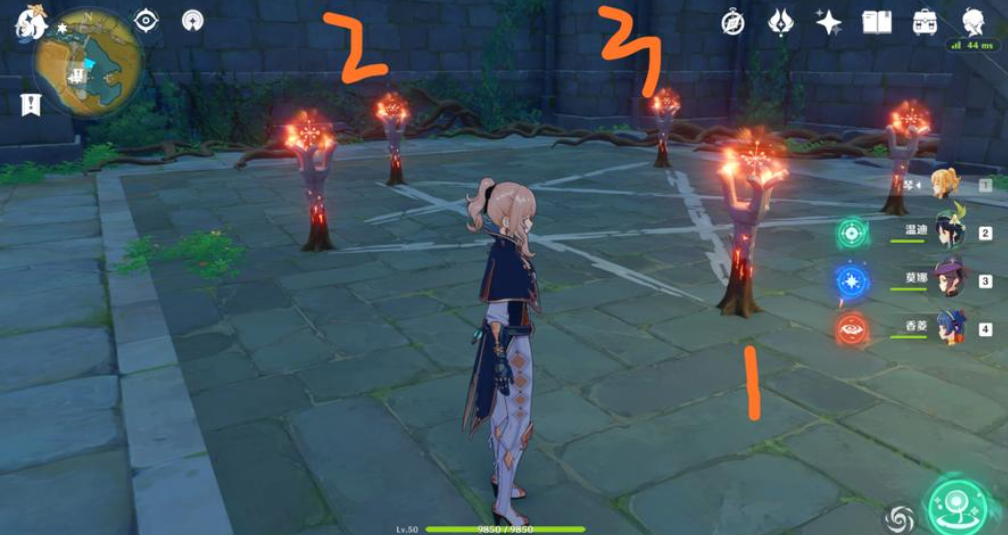1008x535 pixels.
Task: Trigger the blue Hydro burst orb
Action: click(852, 281)
